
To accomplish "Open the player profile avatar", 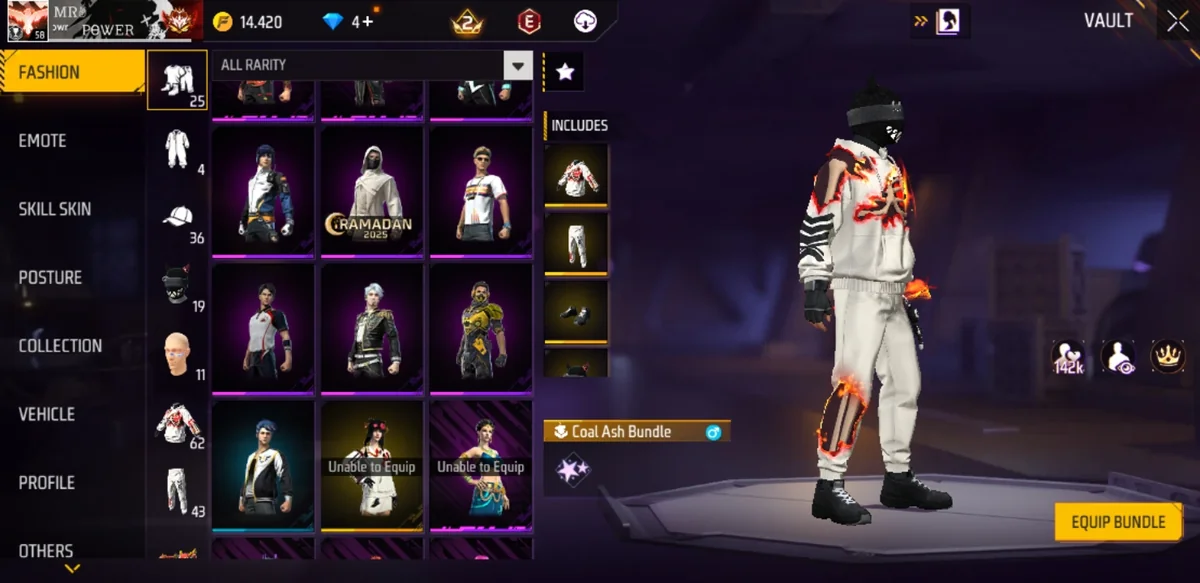I will (x=27, y=20).
